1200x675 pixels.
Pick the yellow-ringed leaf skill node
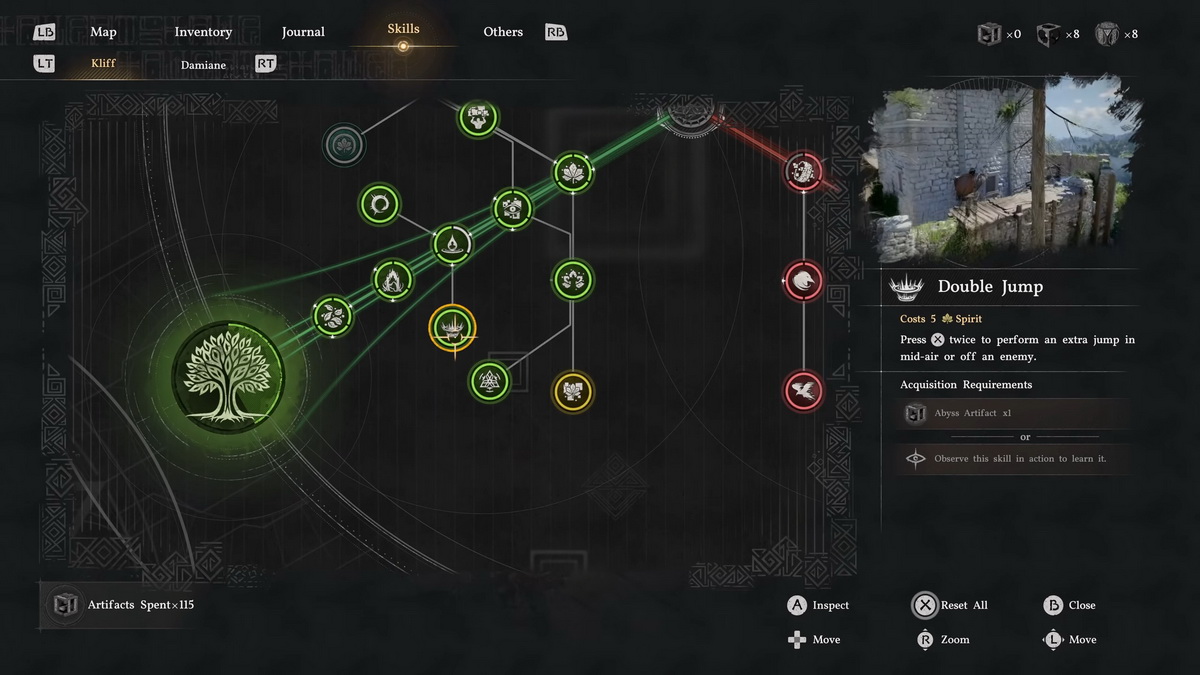573,391
